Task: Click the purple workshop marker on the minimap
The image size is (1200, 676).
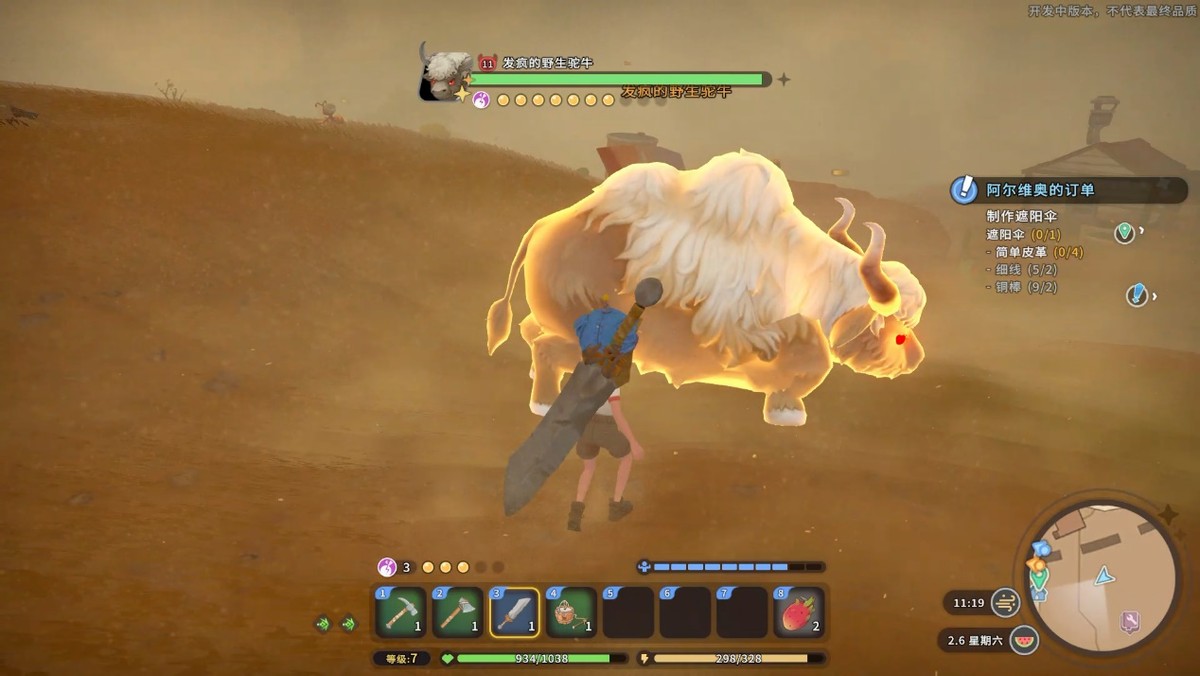Action: [1129, 622]
